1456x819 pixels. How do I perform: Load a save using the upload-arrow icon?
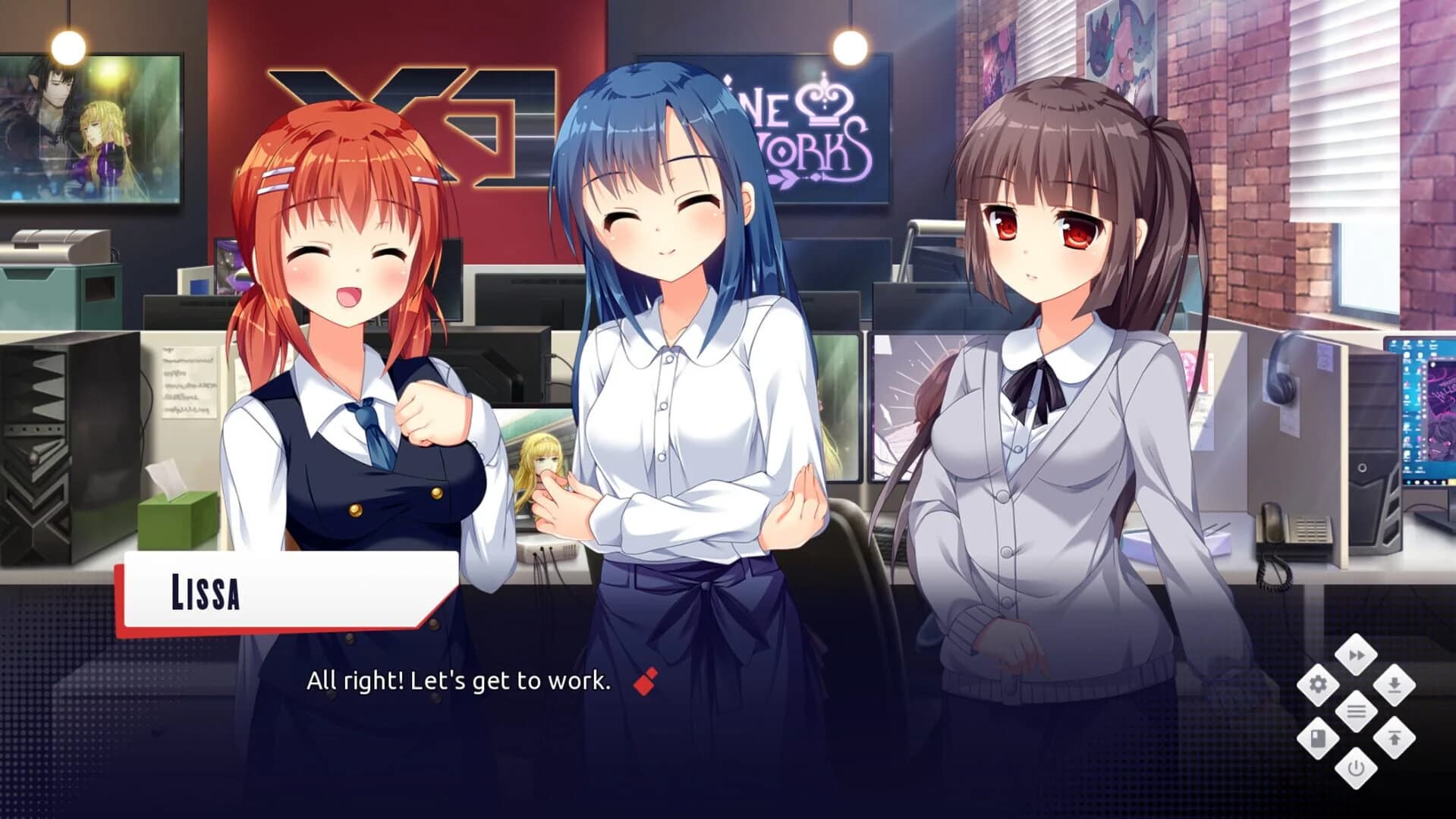[x=1395, y=738]
